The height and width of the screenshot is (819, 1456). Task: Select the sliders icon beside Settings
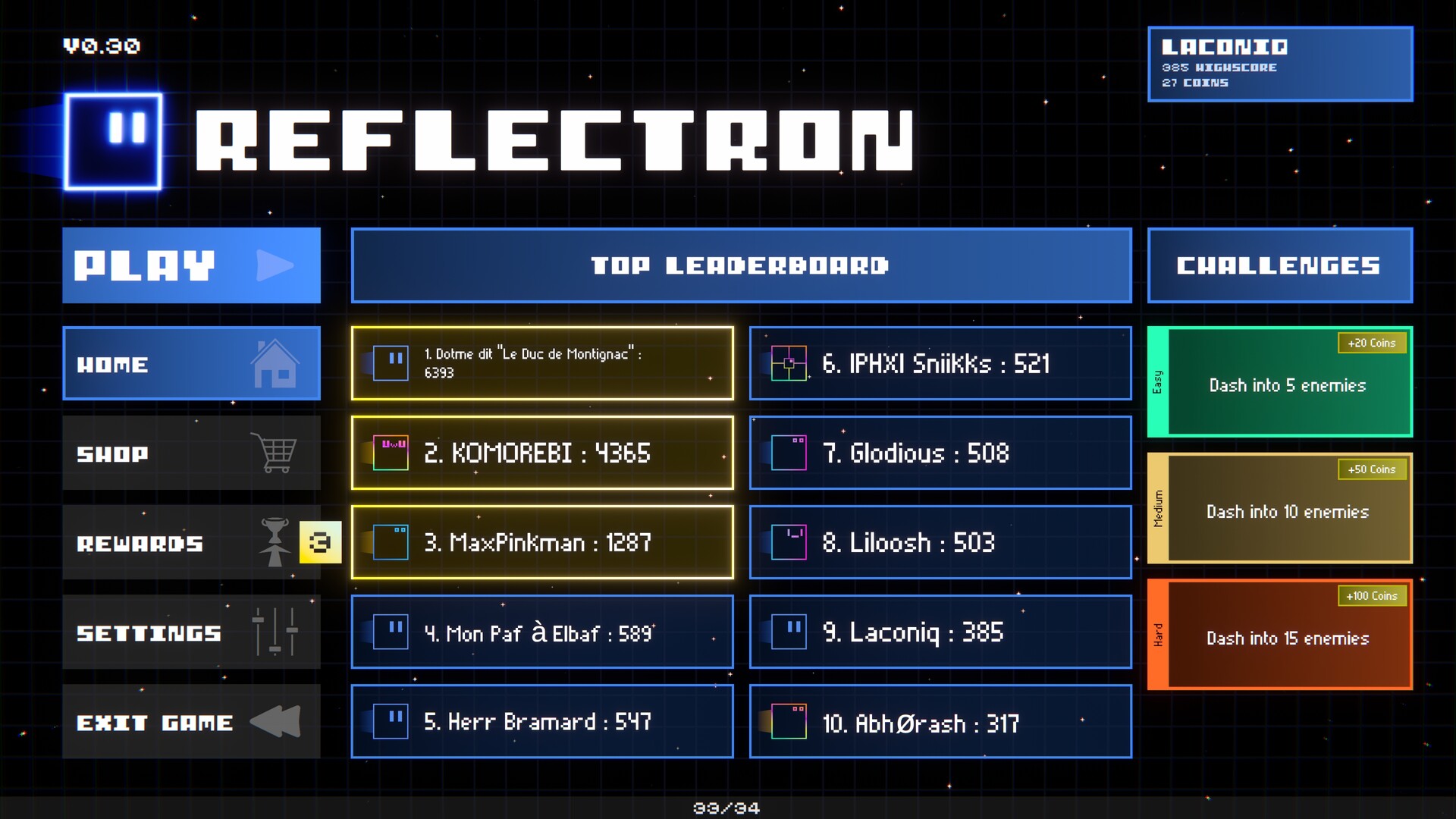[x=273, y=632]
